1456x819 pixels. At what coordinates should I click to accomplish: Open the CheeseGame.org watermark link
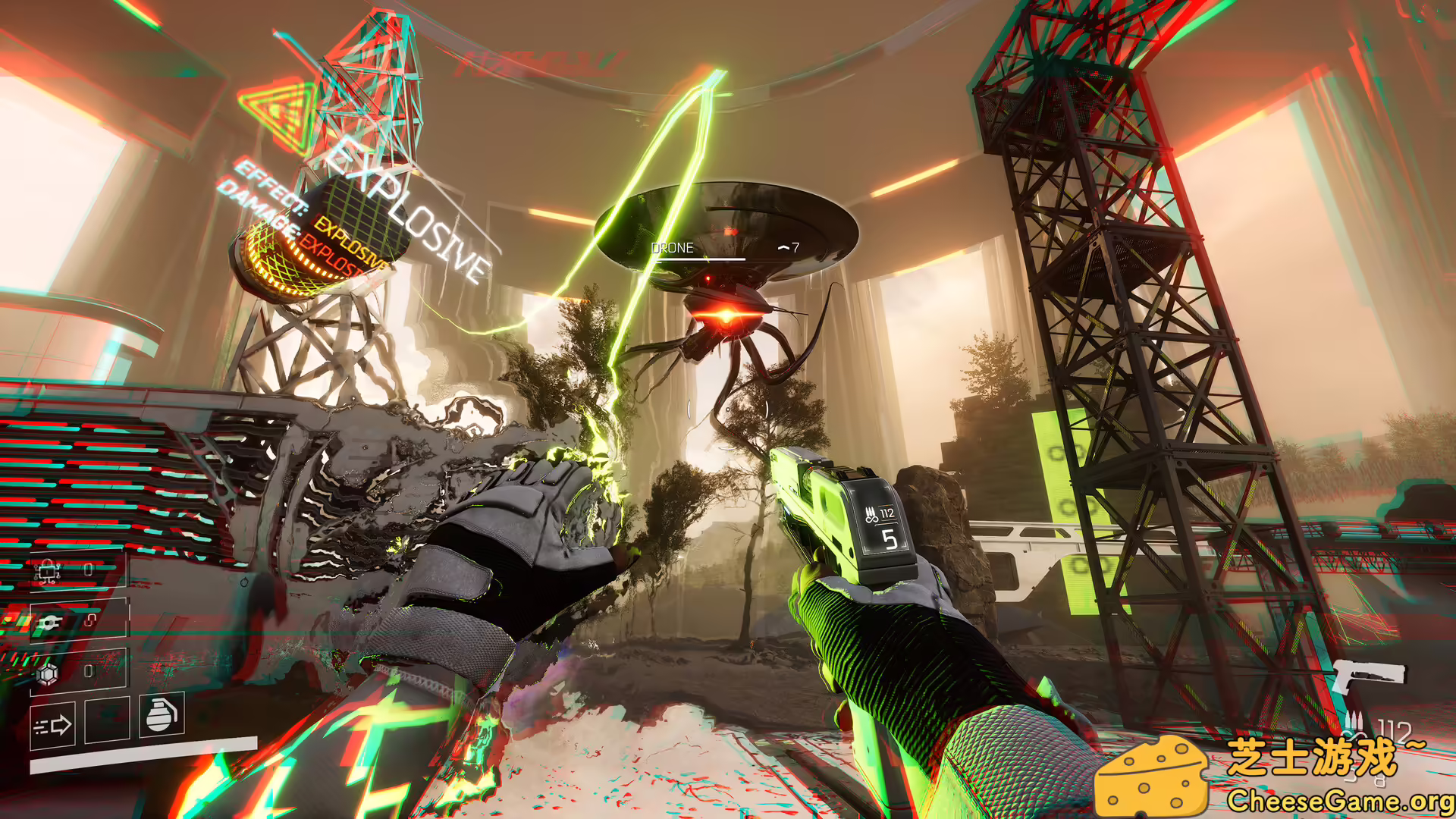pyautogui.click(x=1339, y=801)
